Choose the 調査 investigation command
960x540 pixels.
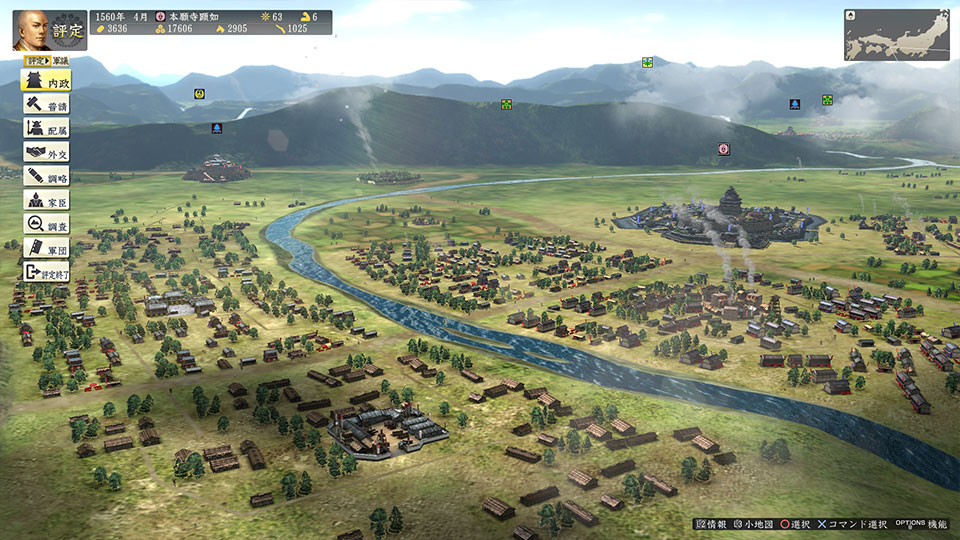(46, 224)
